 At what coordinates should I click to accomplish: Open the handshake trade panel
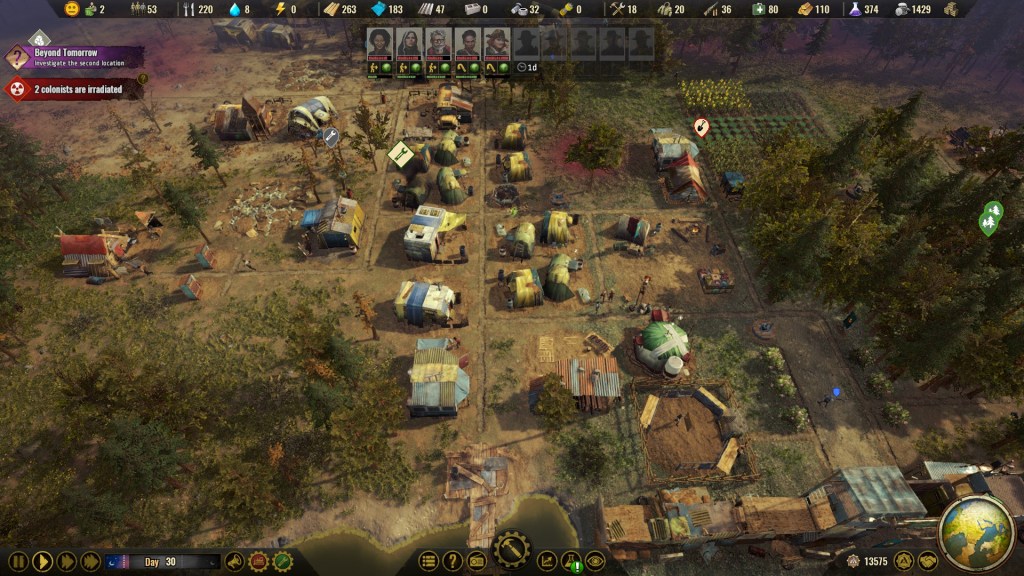coord(927,561)
